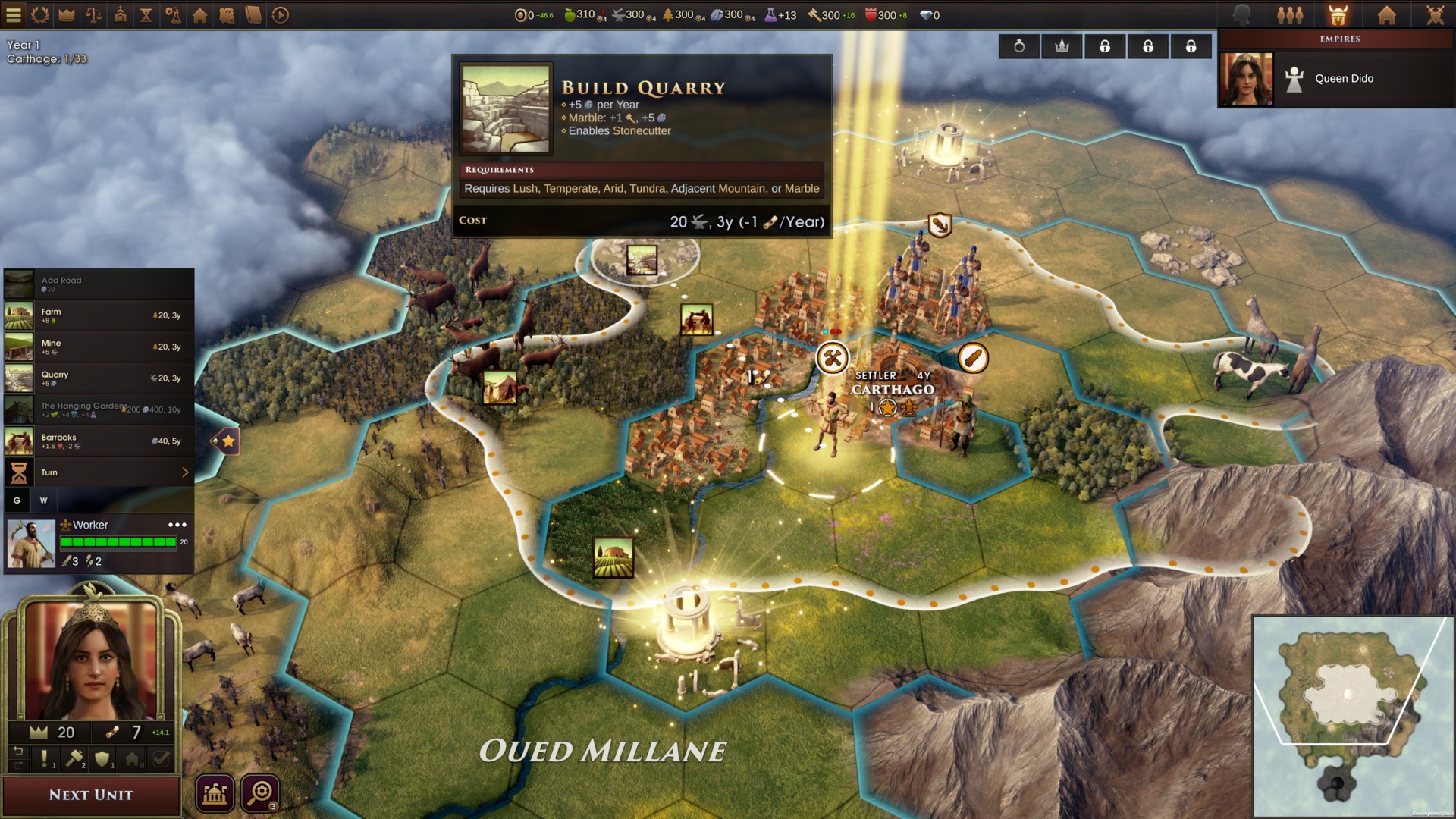Open the map scroll icon in top toolbar
Image resolution: width=1456 pixels, height=819 pixels.
point(227,13)
